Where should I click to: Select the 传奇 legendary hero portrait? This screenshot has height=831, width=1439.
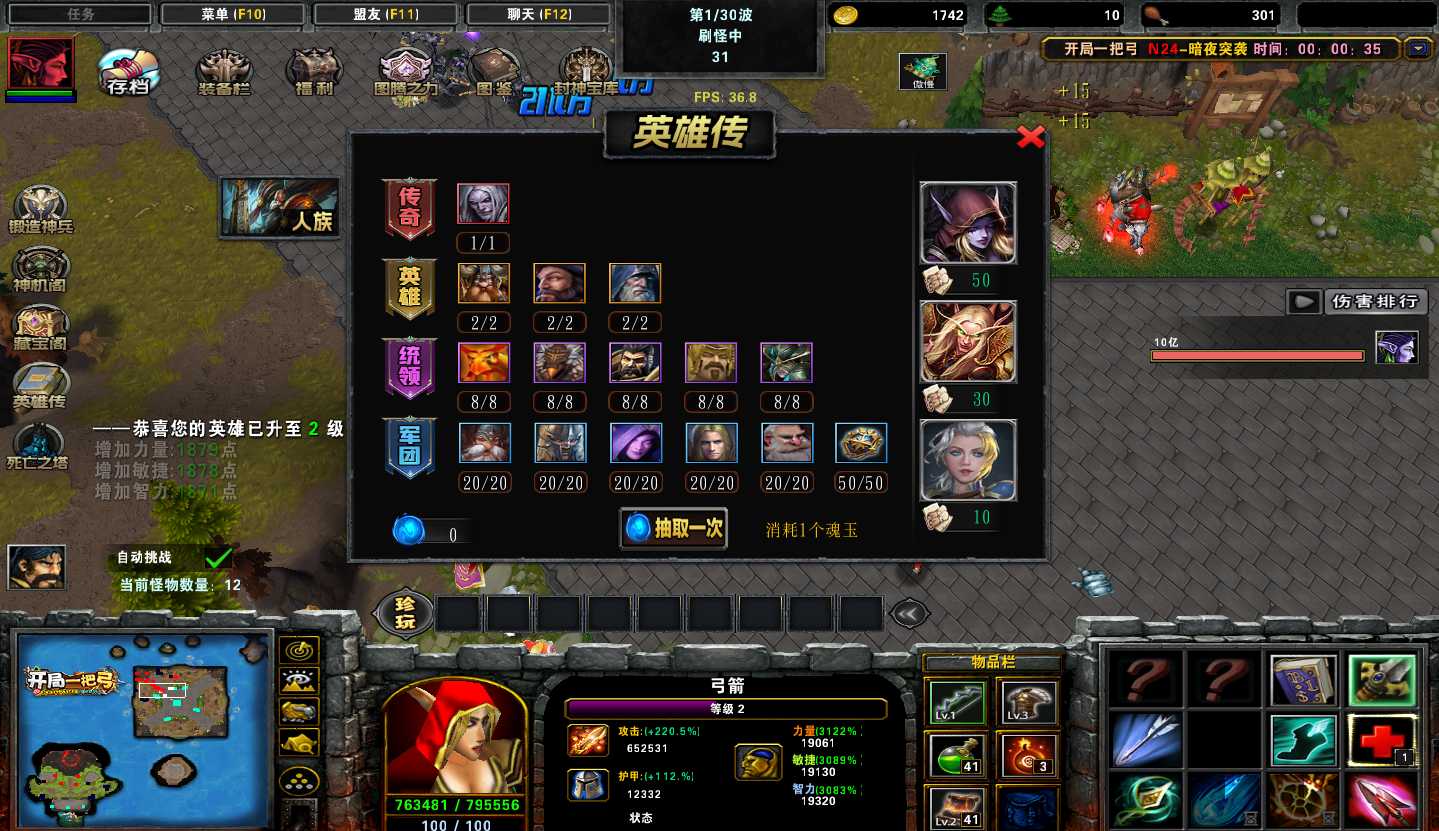point(483,203)
